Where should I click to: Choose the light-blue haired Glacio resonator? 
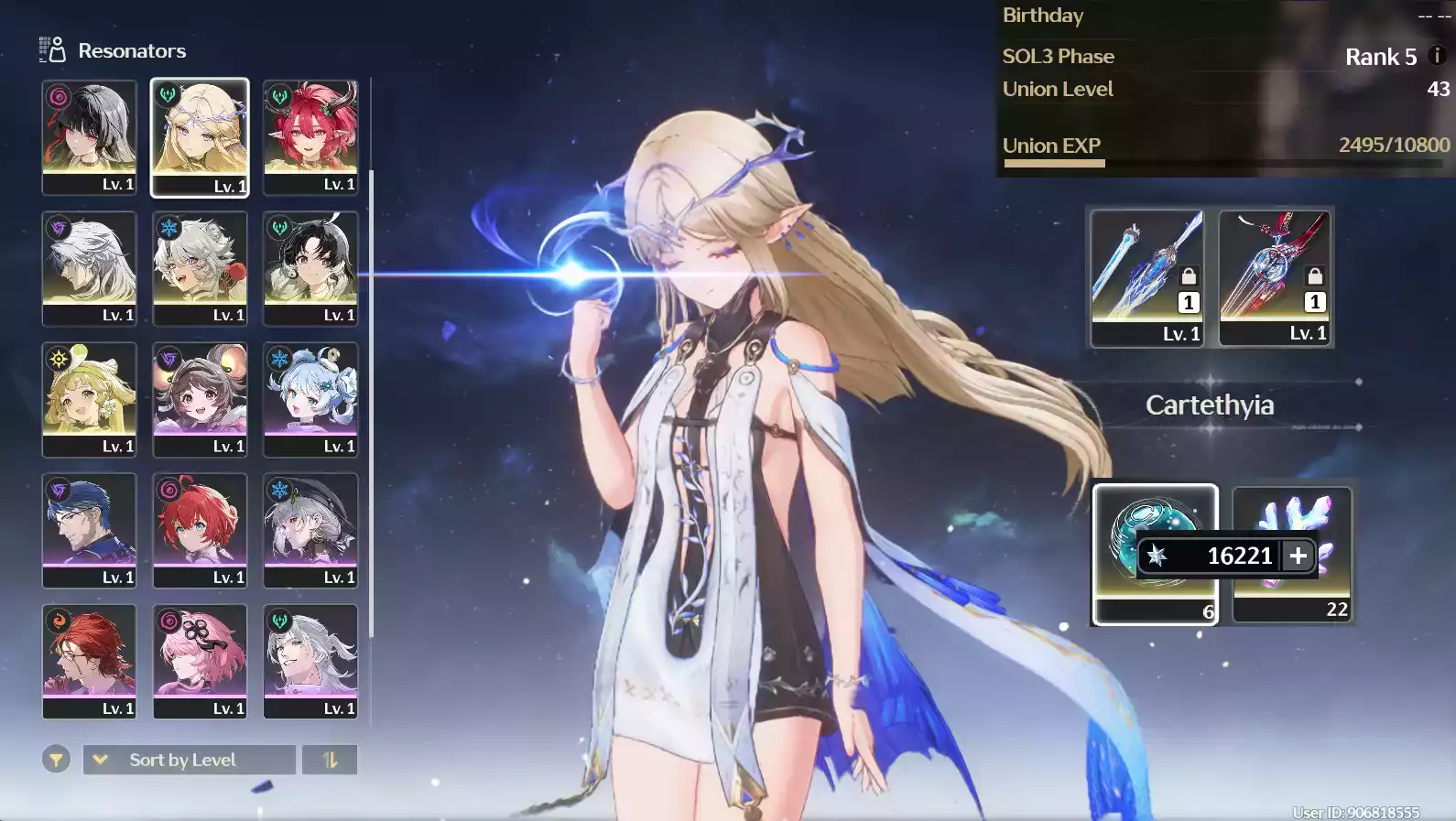pos(310,399)
